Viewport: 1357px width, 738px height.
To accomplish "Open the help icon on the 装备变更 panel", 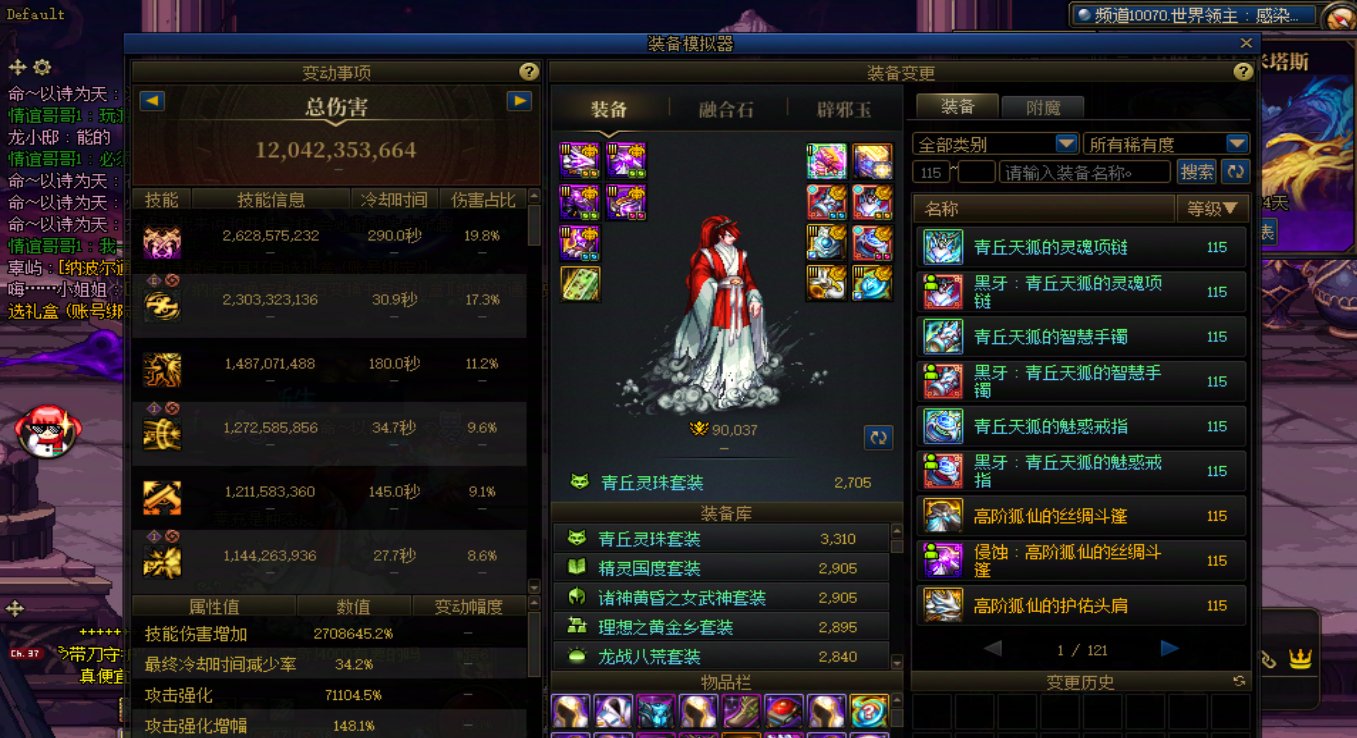I will point(1243,72).
